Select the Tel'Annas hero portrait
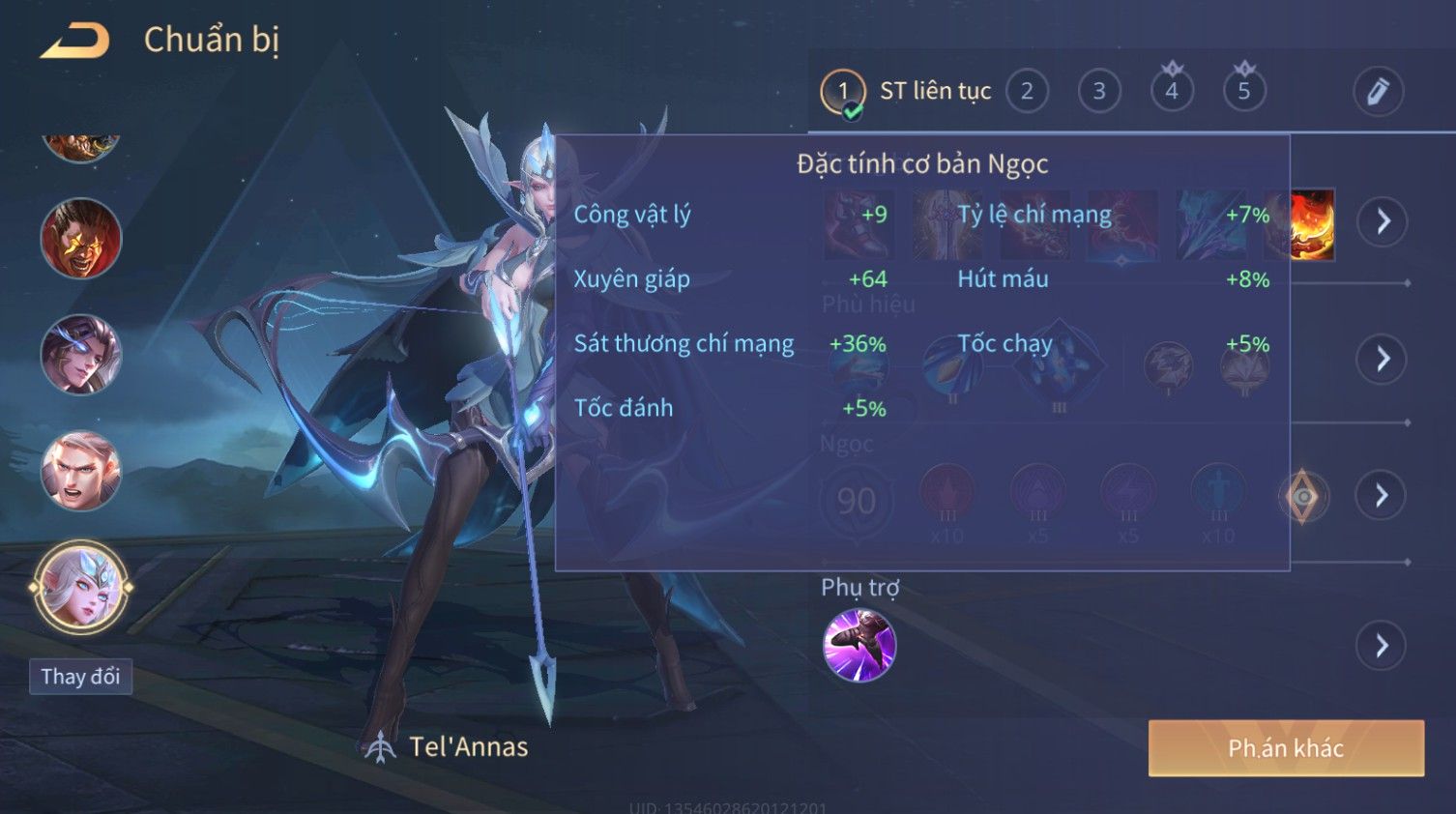Screen dimensions: 1456x814 81,587
